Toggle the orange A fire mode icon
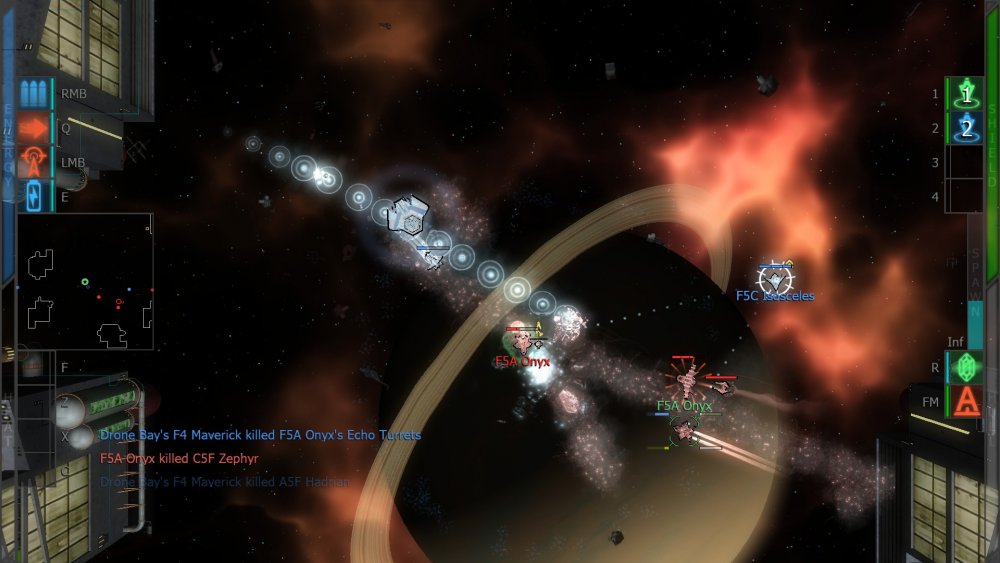Viewport: 1000px width, 563px height. pos(966,401)
